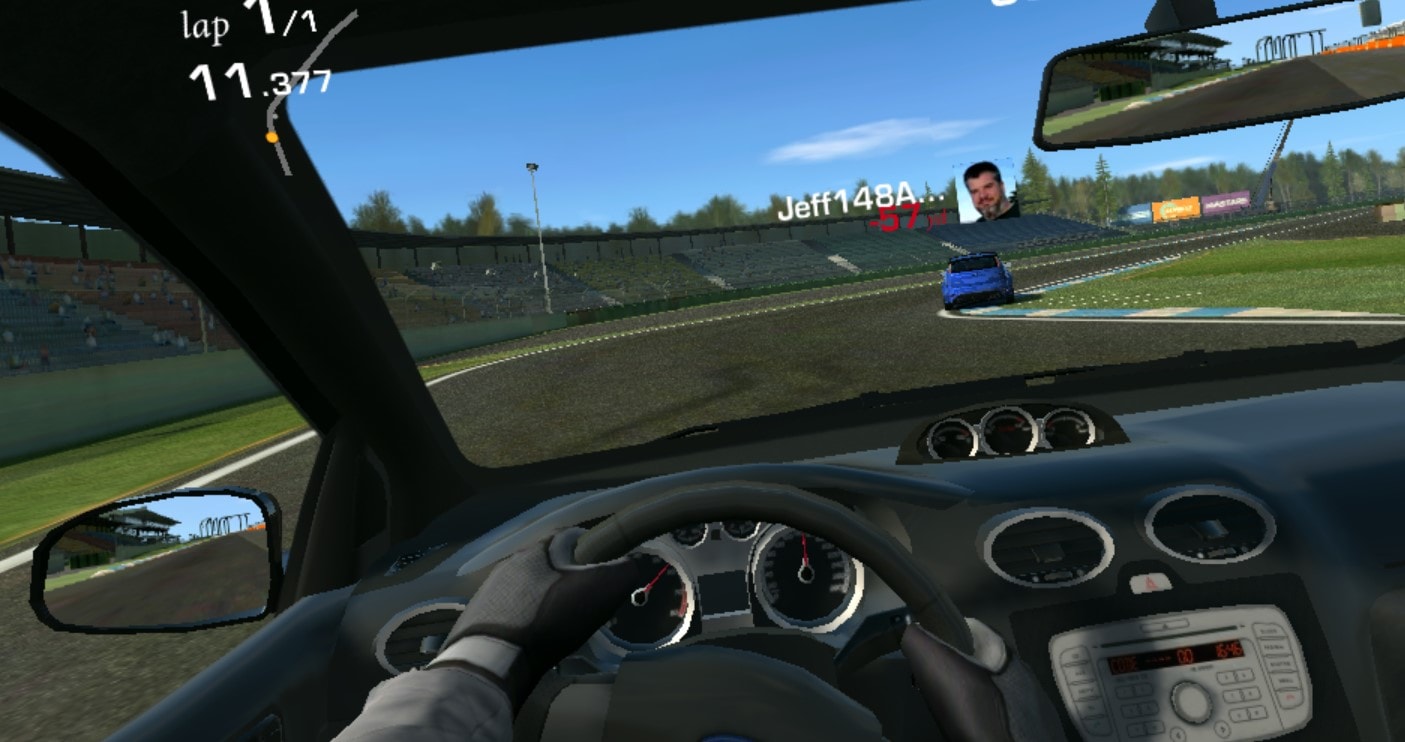Select the Jeff148A opponent avatar photo
The image size is (1405, 742).
(984, 190)
